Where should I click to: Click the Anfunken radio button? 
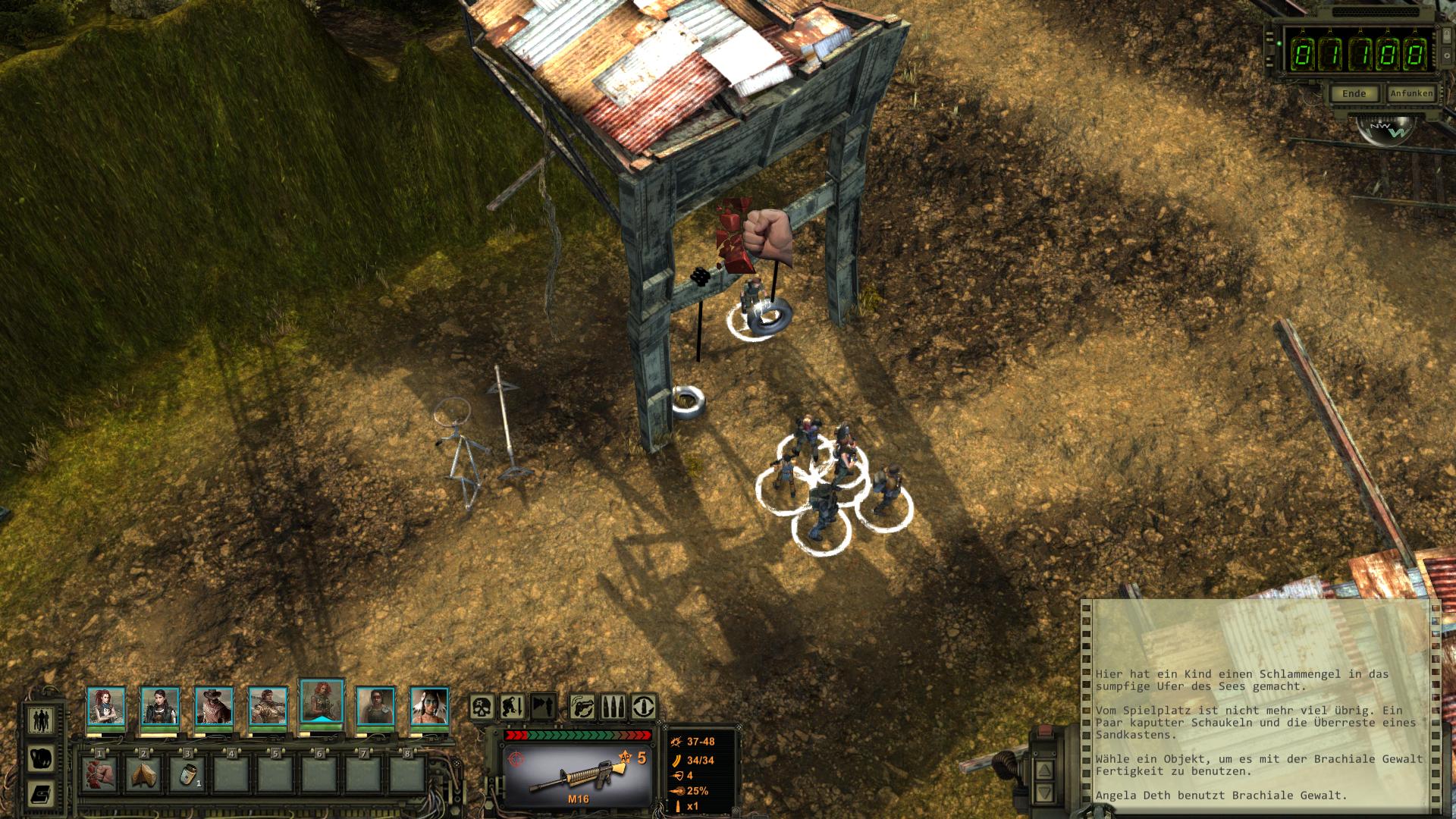click(1410, 93)
